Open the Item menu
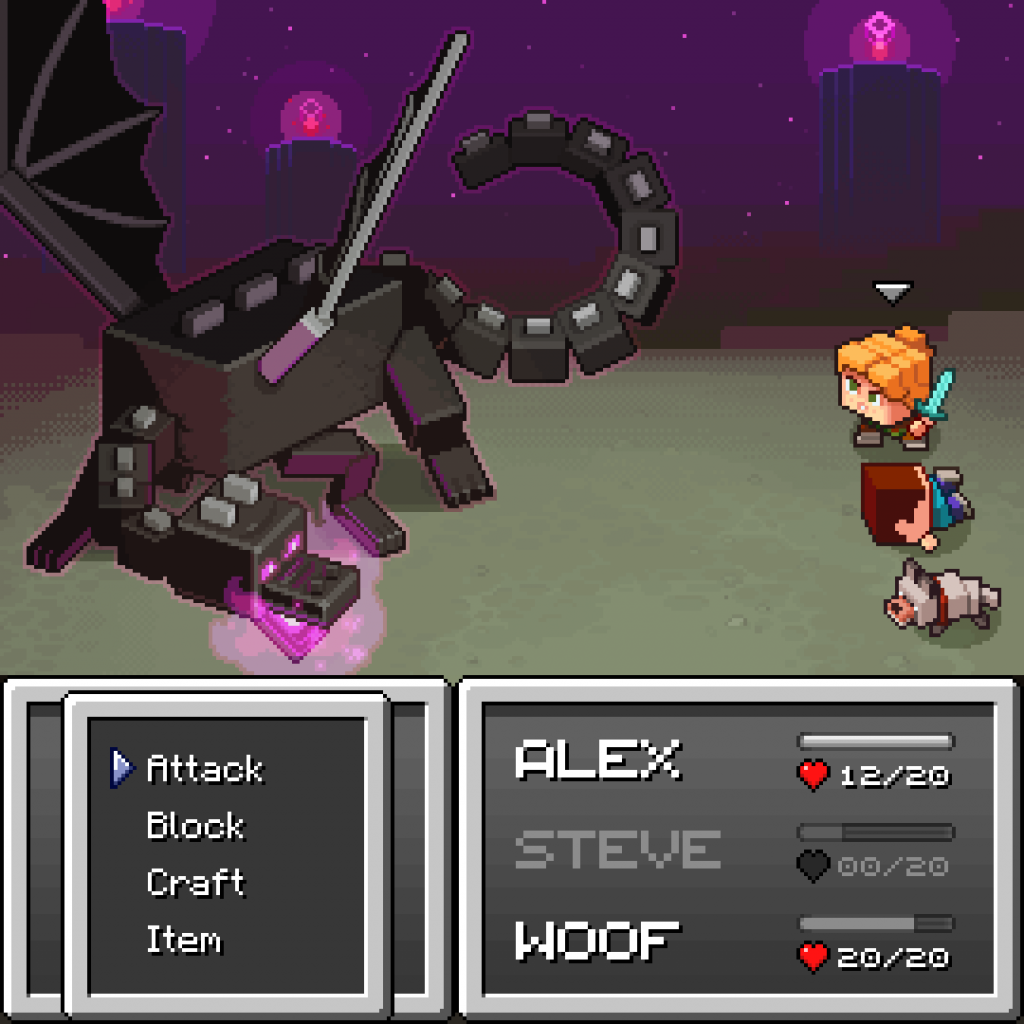The height and width of the screenshot is (1024, 1024). click(184, 940)
